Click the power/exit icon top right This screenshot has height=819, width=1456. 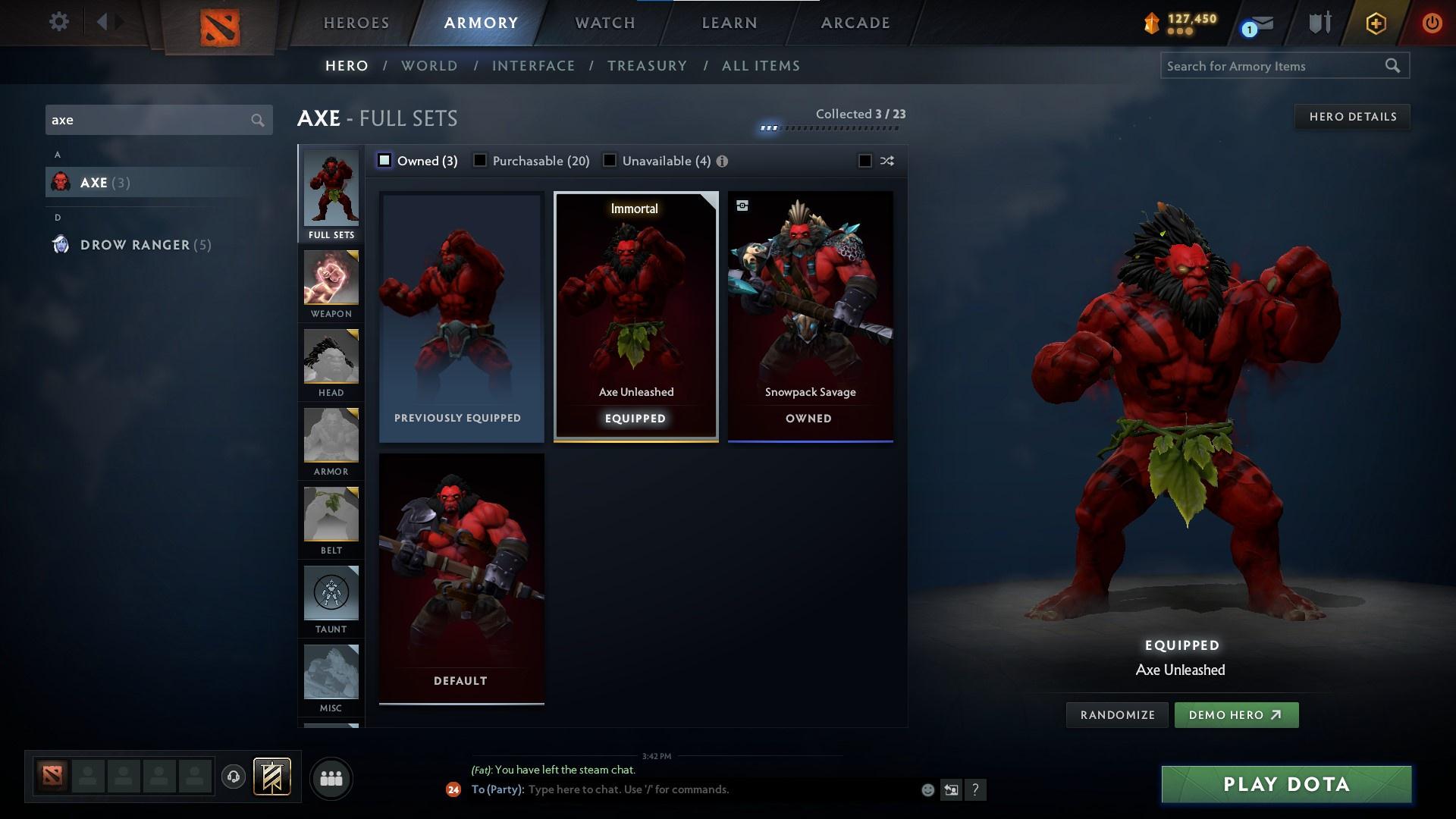tap(1432, 22)
